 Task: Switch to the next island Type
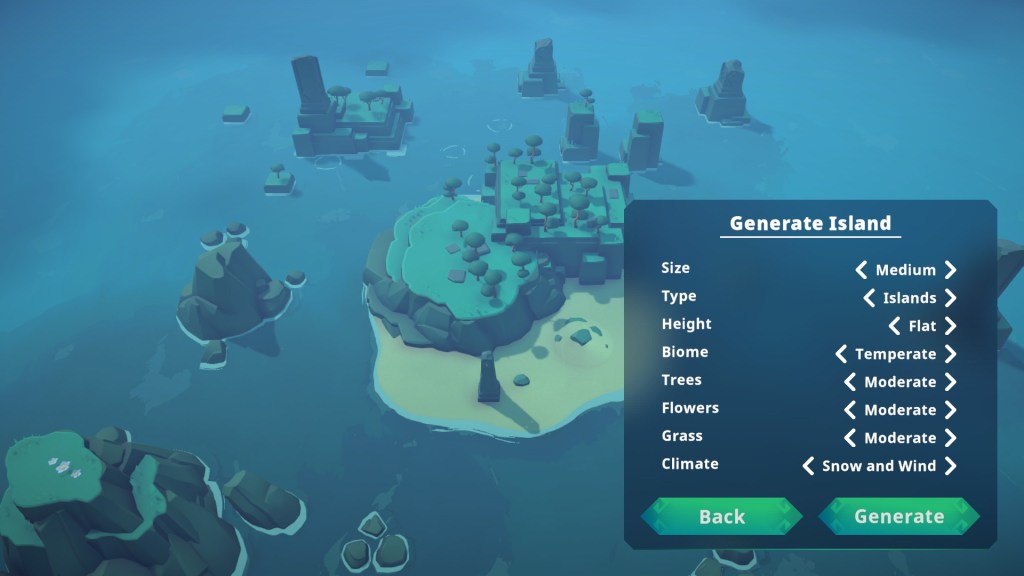point(951,298)
